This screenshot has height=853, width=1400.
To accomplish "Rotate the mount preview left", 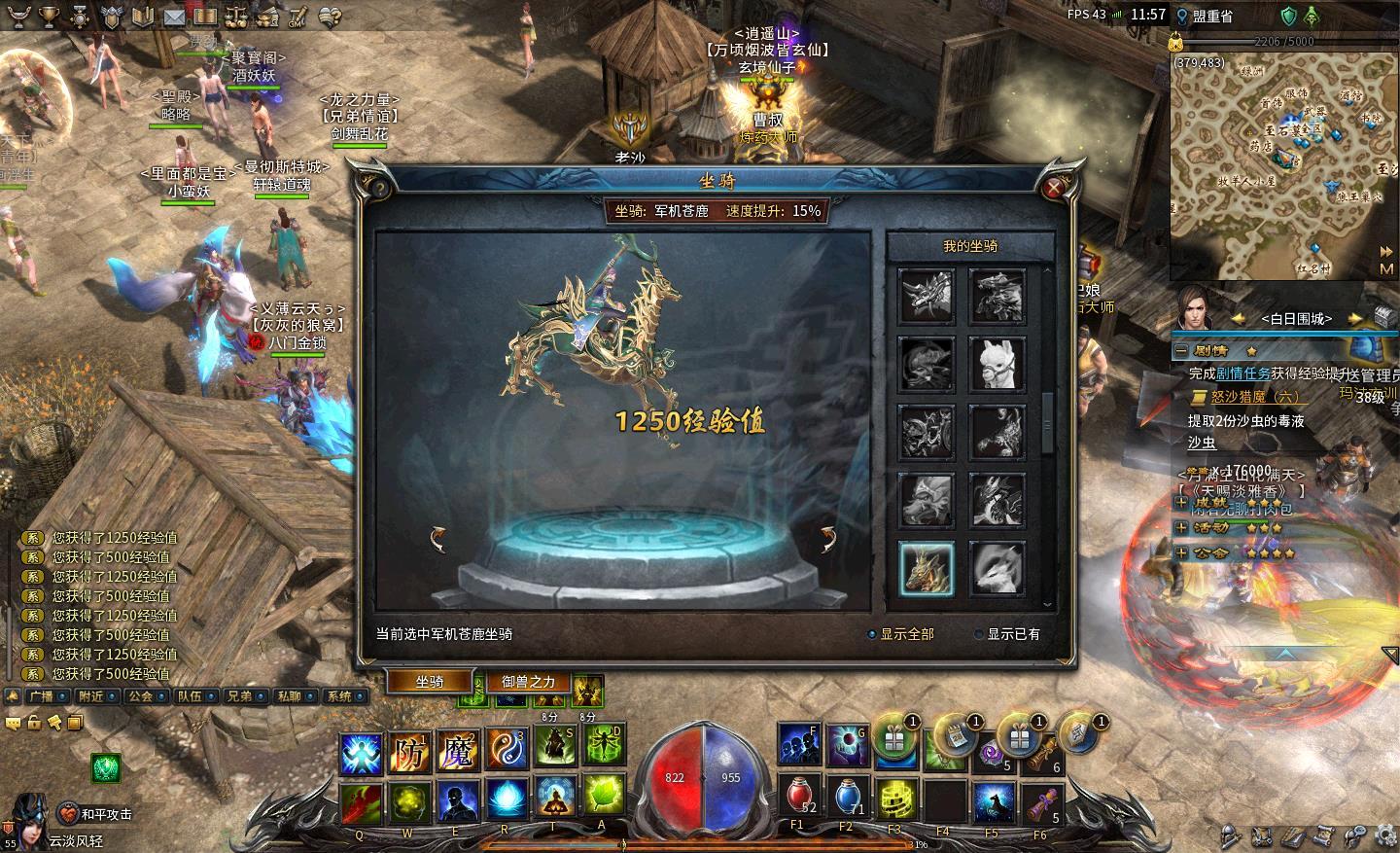I will 439,539.
